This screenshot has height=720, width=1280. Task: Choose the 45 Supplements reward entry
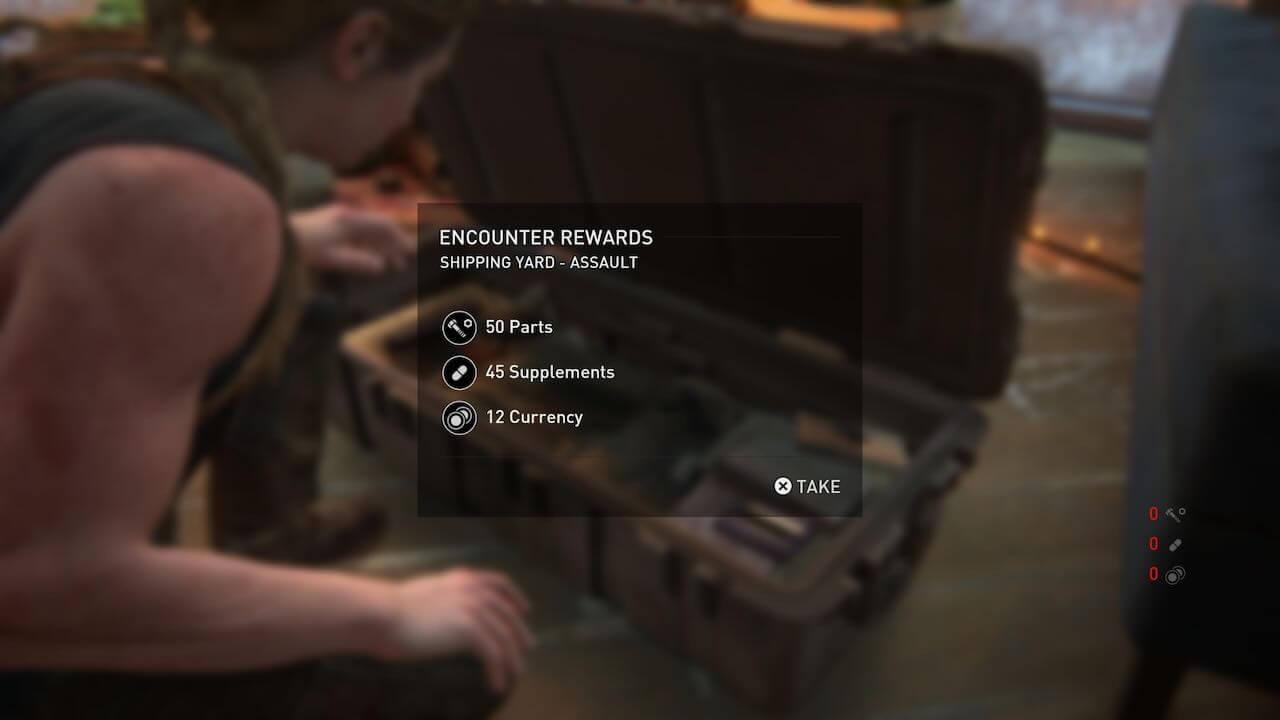tap(529, 372)
